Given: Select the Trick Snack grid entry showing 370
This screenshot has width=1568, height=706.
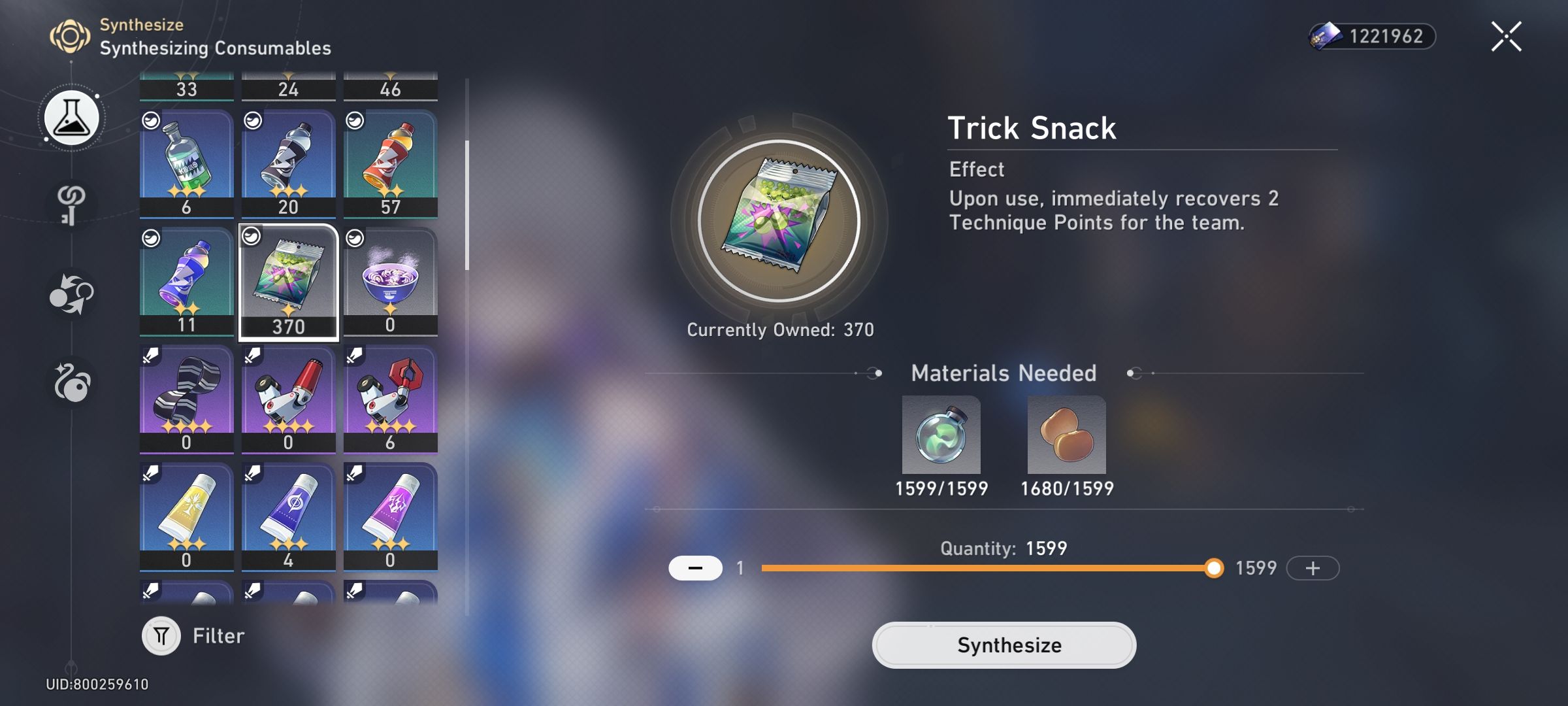Looking at the screenshot, I should pyautogui.click(x=288, y=281).
